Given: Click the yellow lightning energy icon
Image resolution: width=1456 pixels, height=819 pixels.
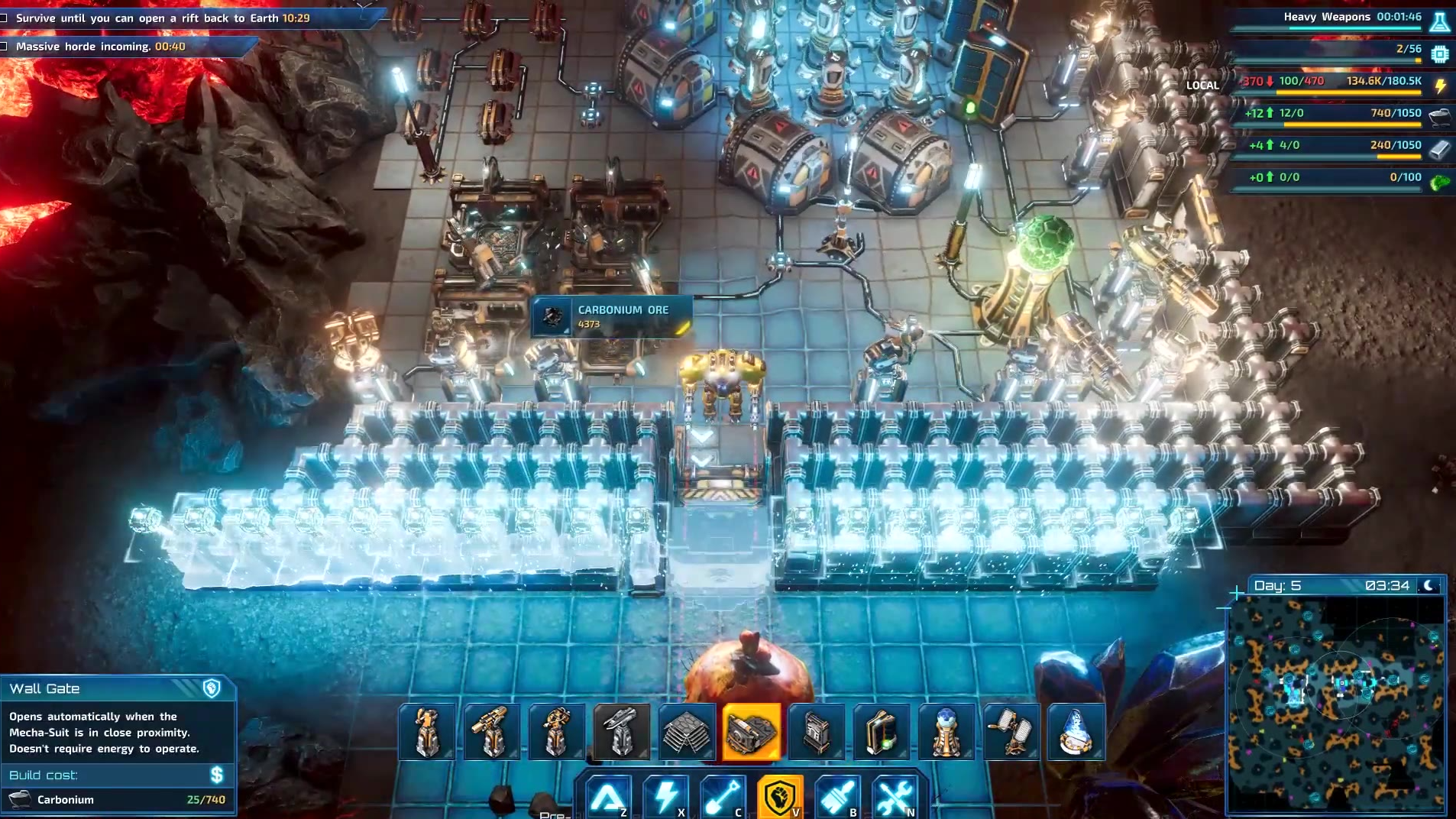Looking at the screenshot, I should (x=1440, y=85).
